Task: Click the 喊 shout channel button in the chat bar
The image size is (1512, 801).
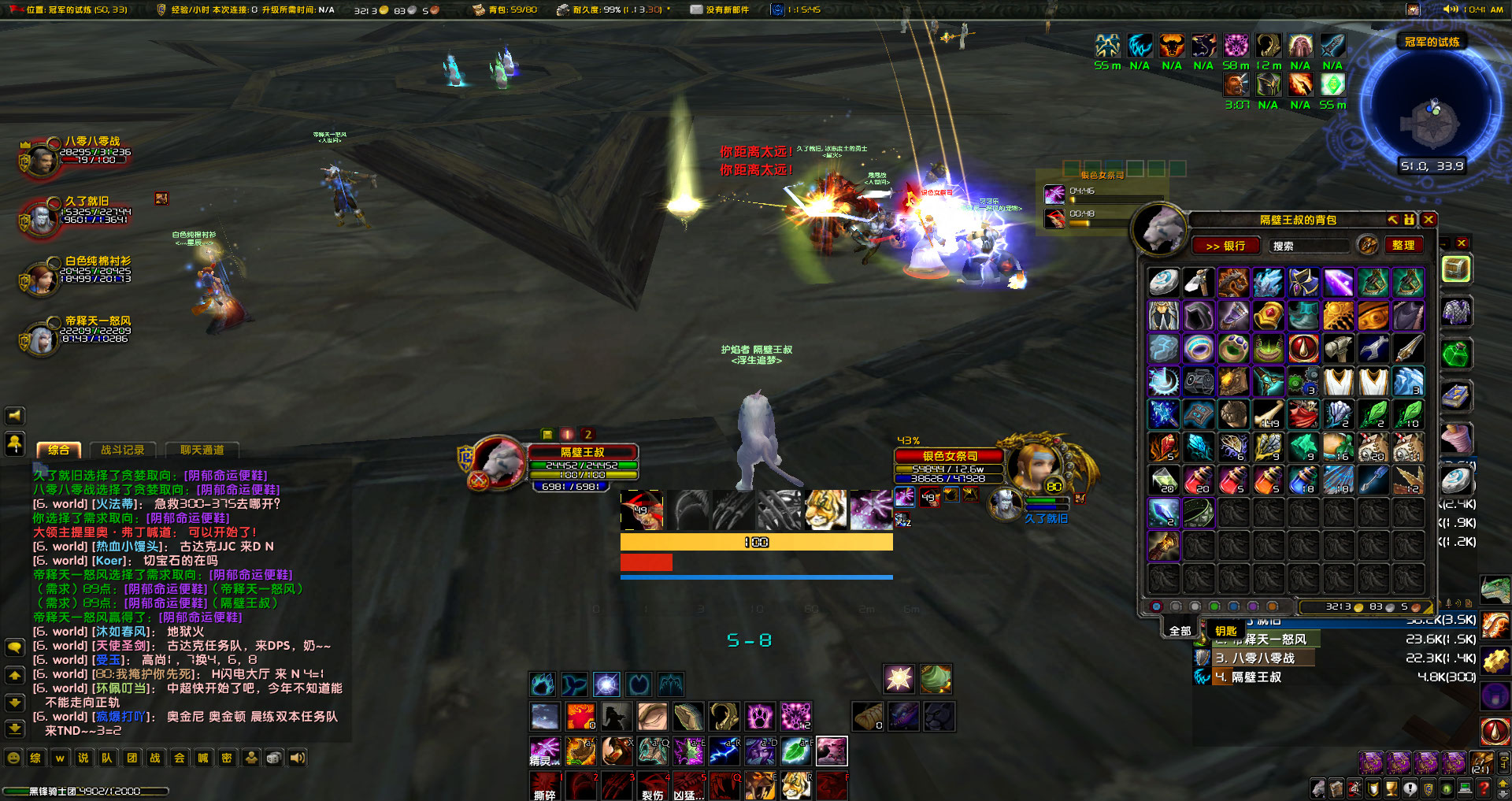Action: (202, 758)
